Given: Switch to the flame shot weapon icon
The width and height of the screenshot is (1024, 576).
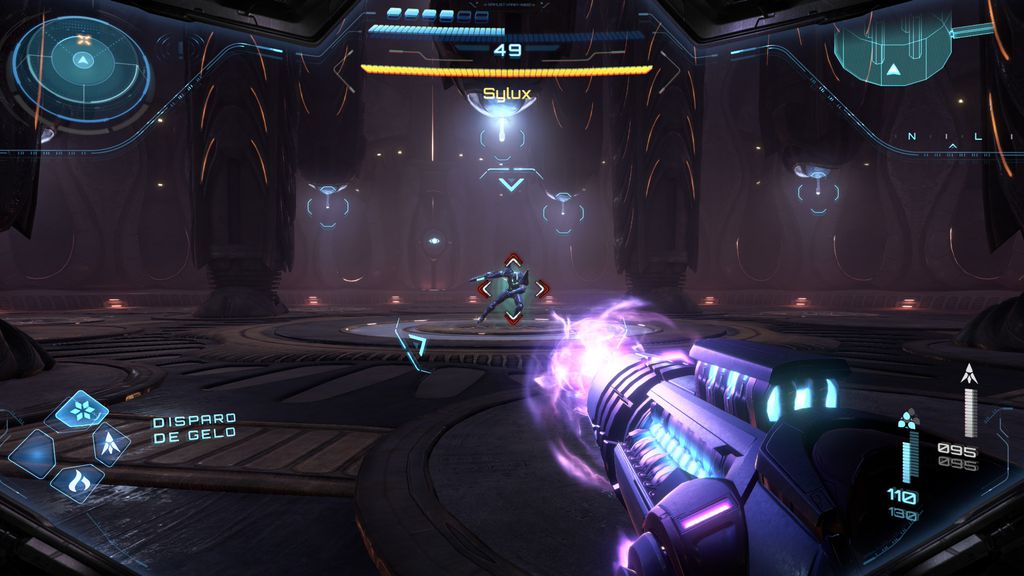Looking at the screenshot, I should coord(77,482).
